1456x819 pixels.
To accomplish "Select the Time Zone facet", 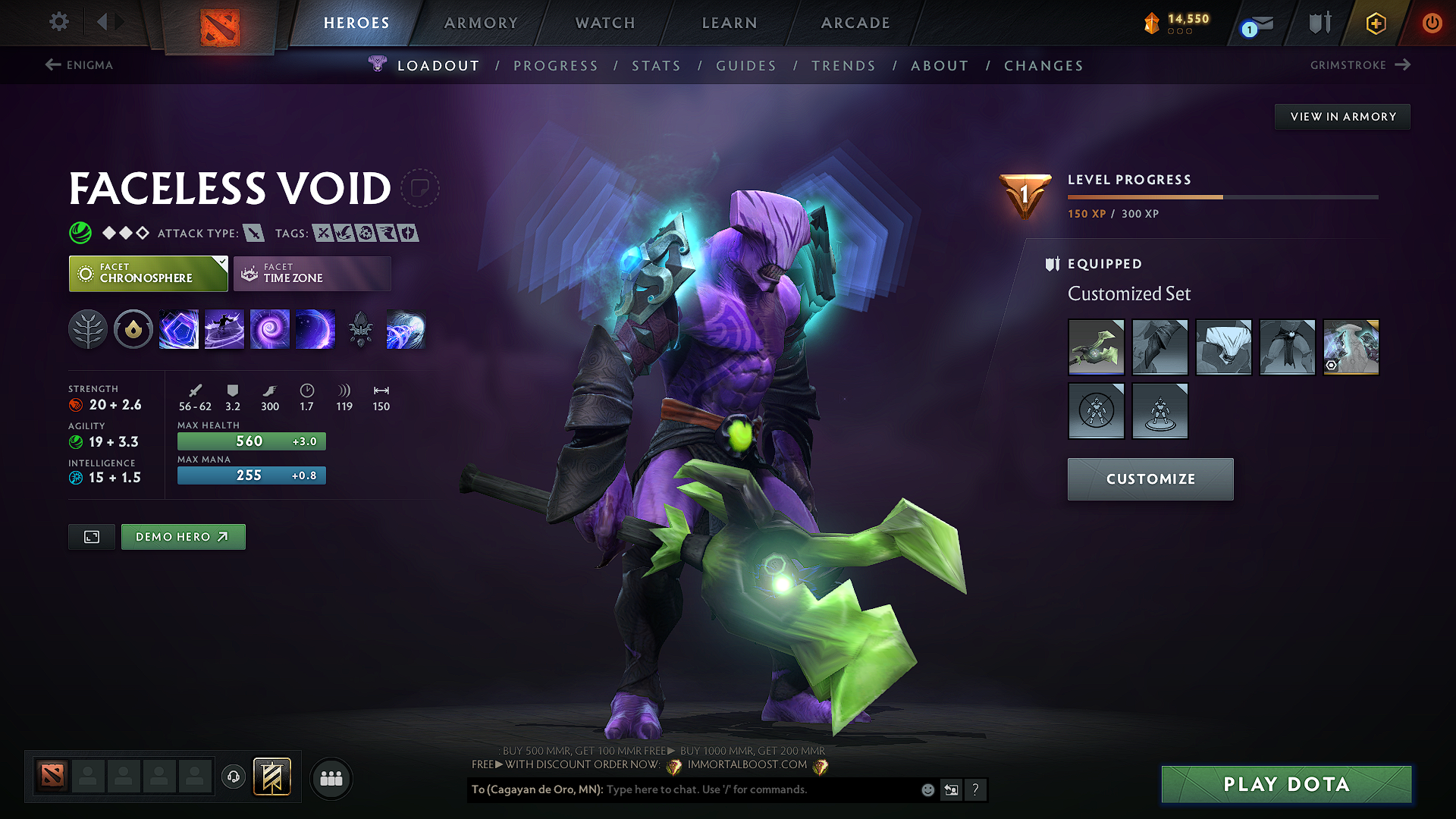I will click(312, 273).
